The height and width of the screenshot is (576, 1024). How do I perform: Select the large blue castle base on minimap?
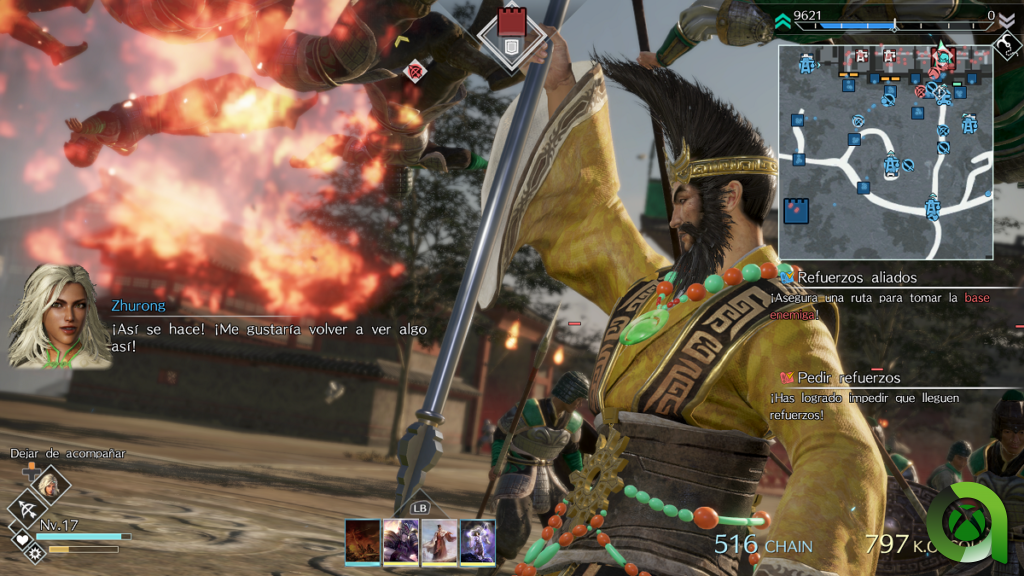797,211
